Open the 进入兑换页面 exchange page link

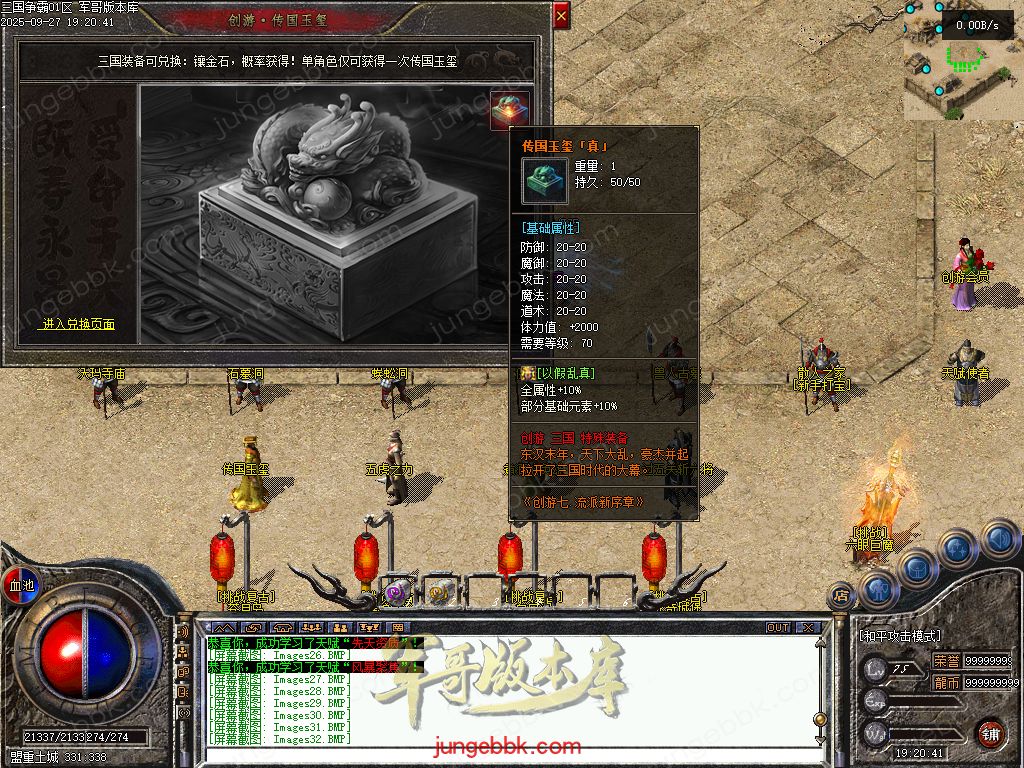(x=78, y=324)
